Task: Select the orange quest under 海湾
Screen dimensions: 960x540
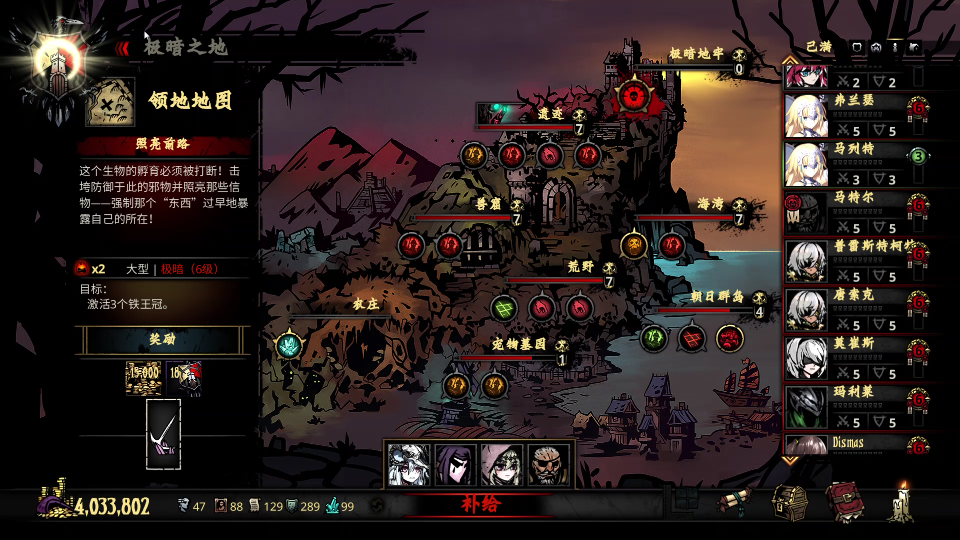Action: (x=633, y=245)
